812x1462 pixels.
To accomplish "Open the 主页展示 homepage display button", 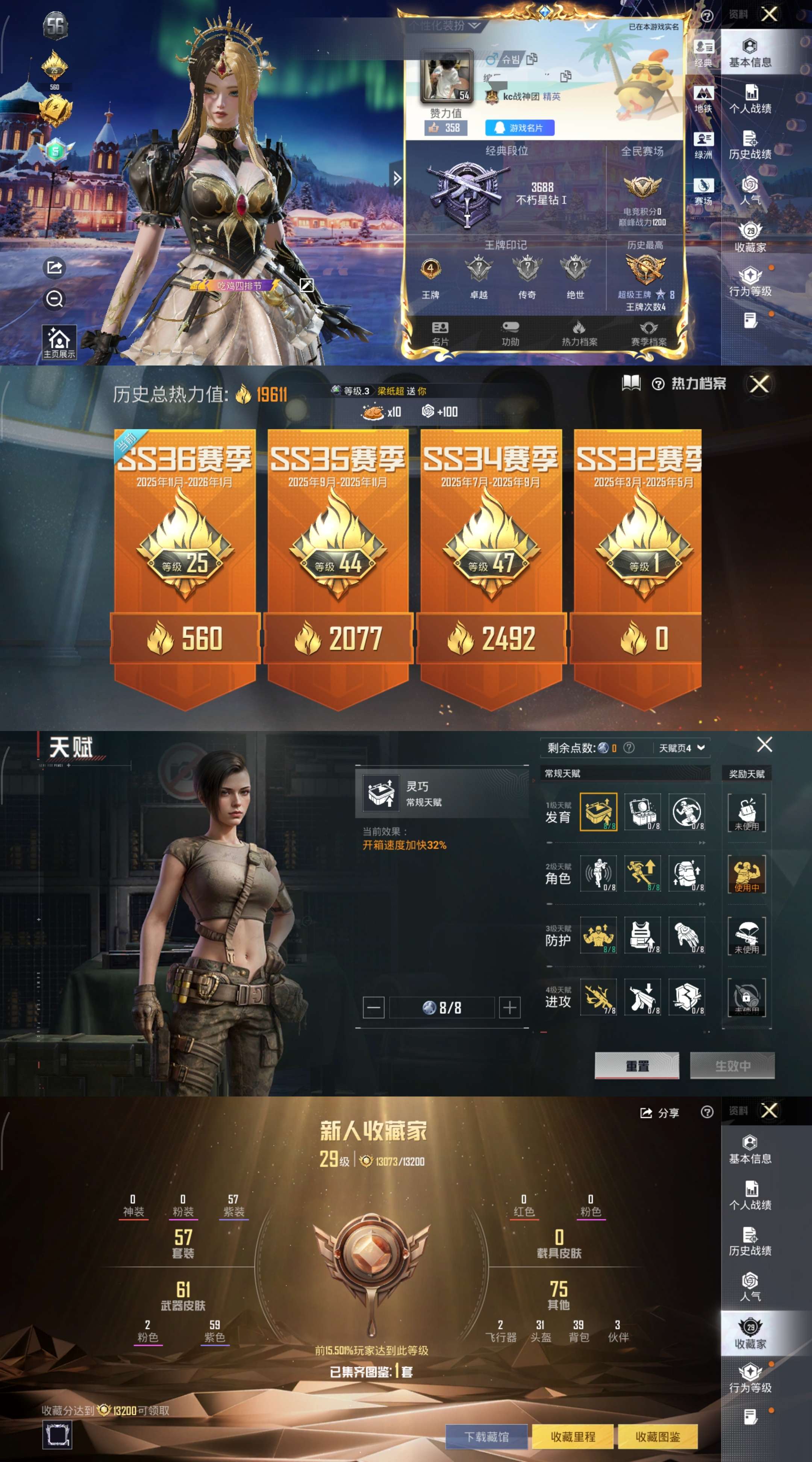I will pyautogui.click(x=59, y=342).
